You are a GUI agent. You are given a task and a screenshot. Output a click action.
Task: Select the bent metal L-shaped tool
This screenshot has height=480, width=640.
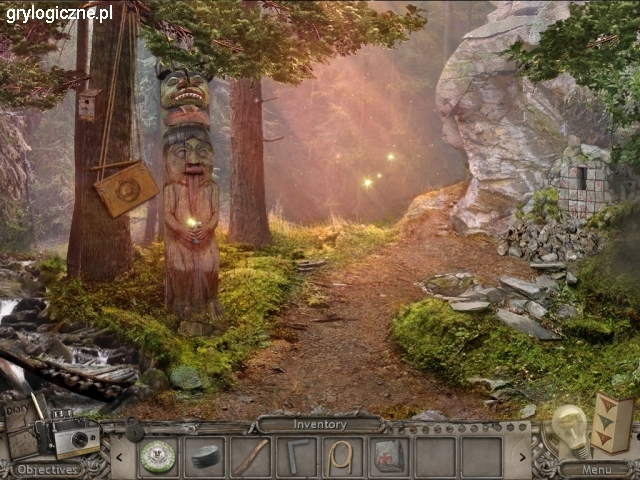point(297,457)
